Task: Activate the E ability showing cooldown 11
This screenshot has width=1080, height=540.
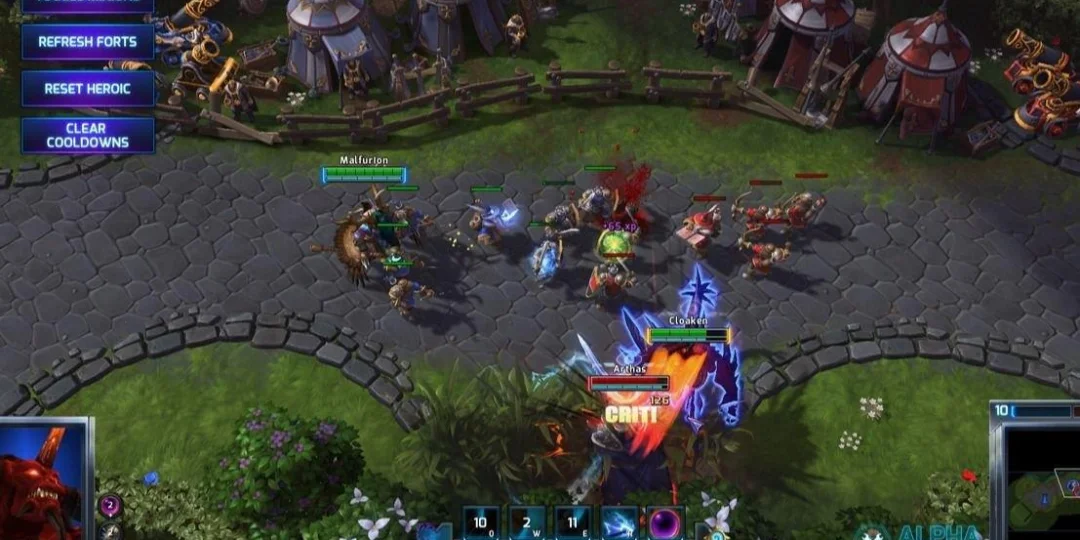Action: click(x=573, y=523)
